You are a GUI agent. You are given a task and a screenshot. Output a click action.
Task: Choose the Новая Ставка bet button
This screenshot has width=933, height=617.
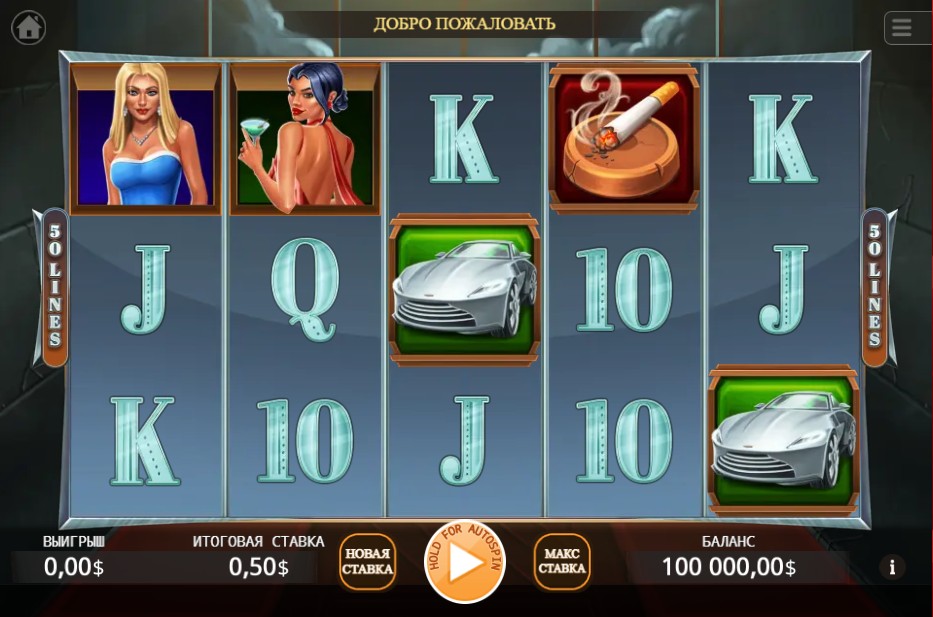367,562
